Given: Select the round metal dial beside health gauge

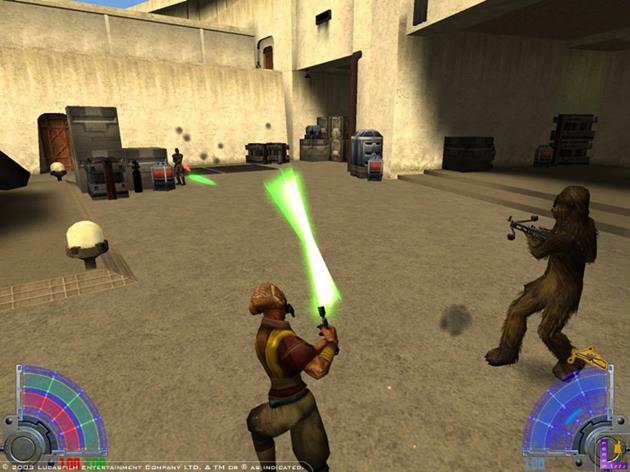Looking at the screenshot, I should click(x=24, y=443).
